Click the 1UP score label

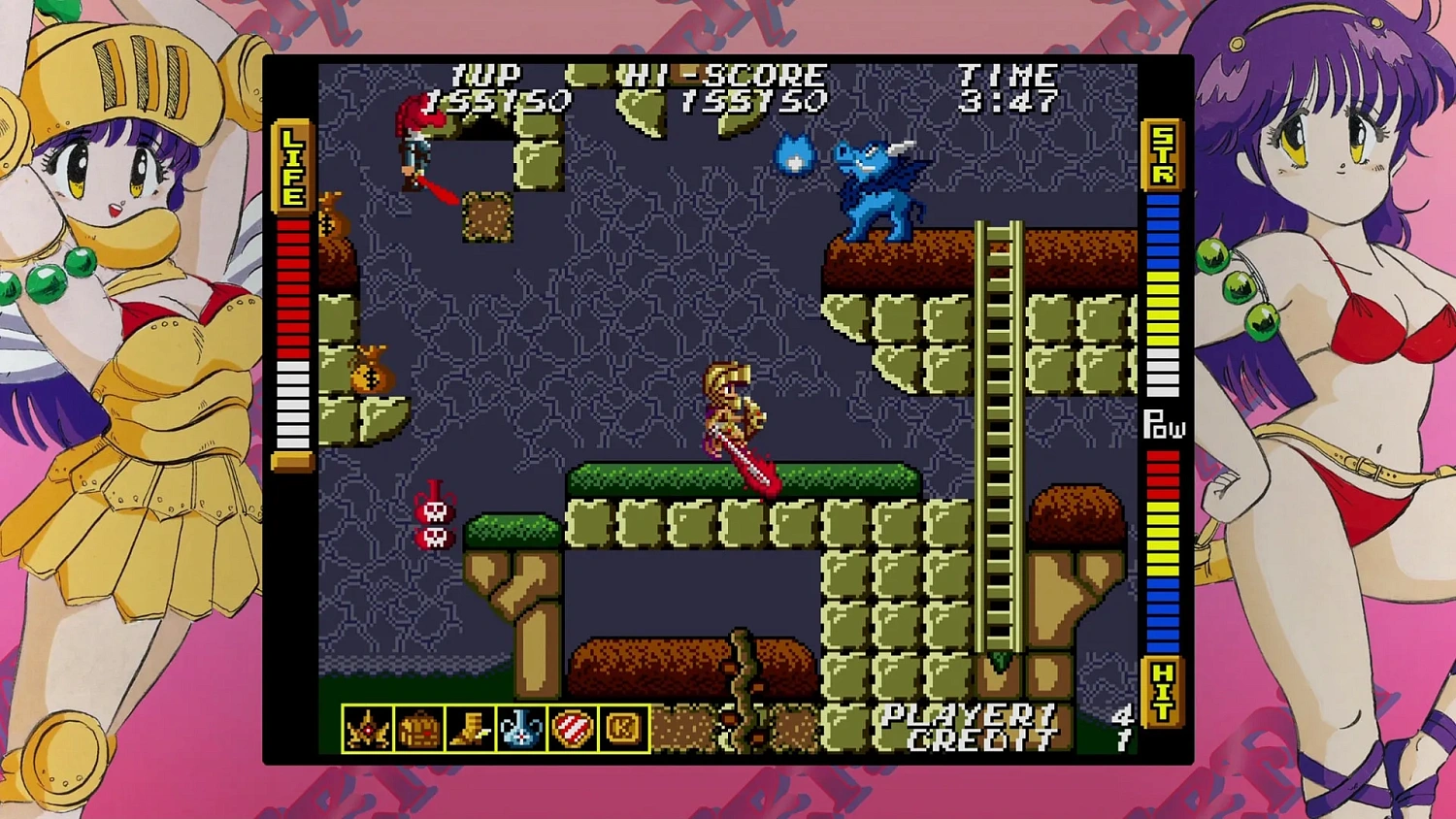489,73
